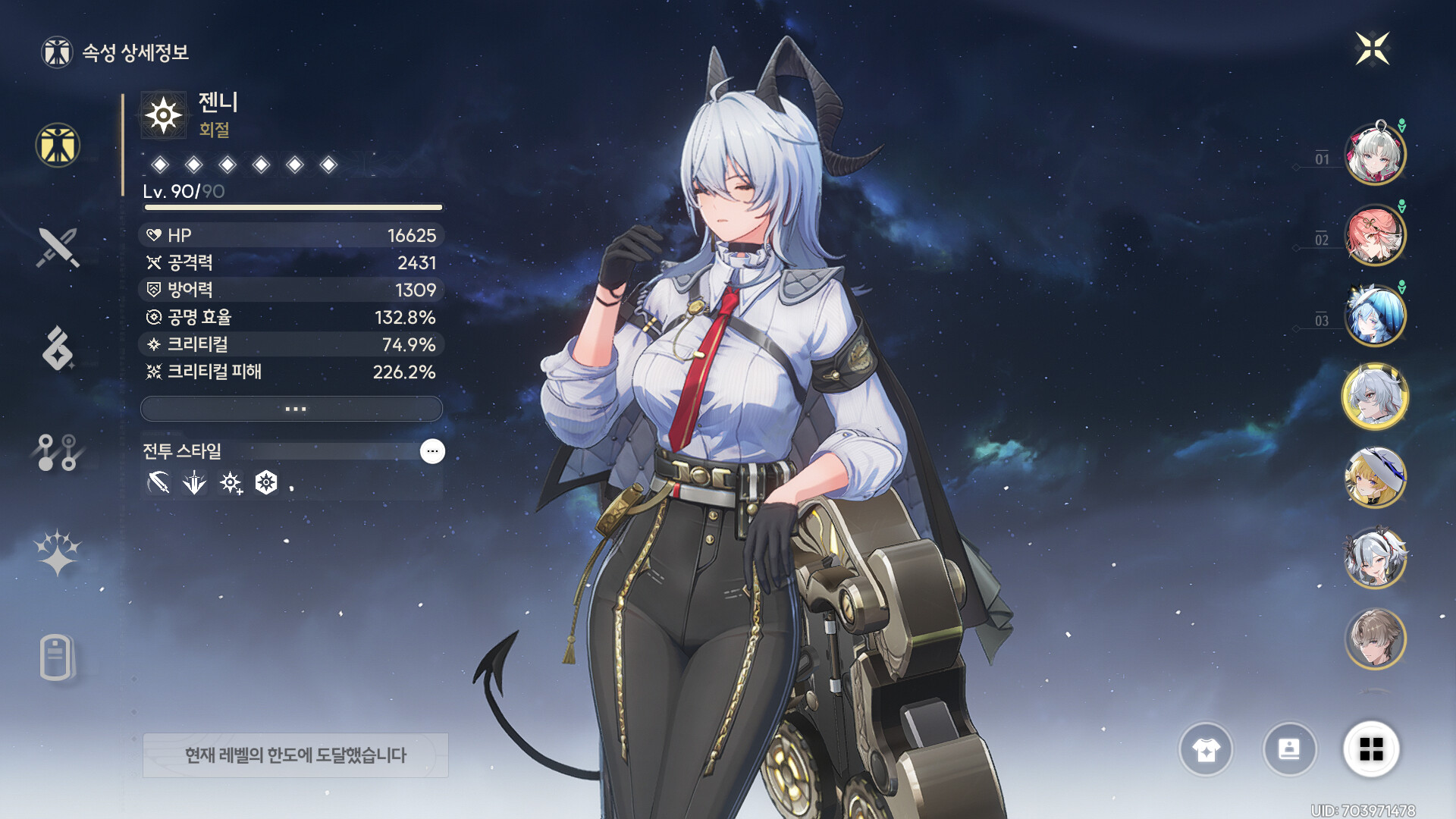Close the attribute details screen
Image resolution: width=1456 pixels, height=819 pixels.
point(1372,49)
